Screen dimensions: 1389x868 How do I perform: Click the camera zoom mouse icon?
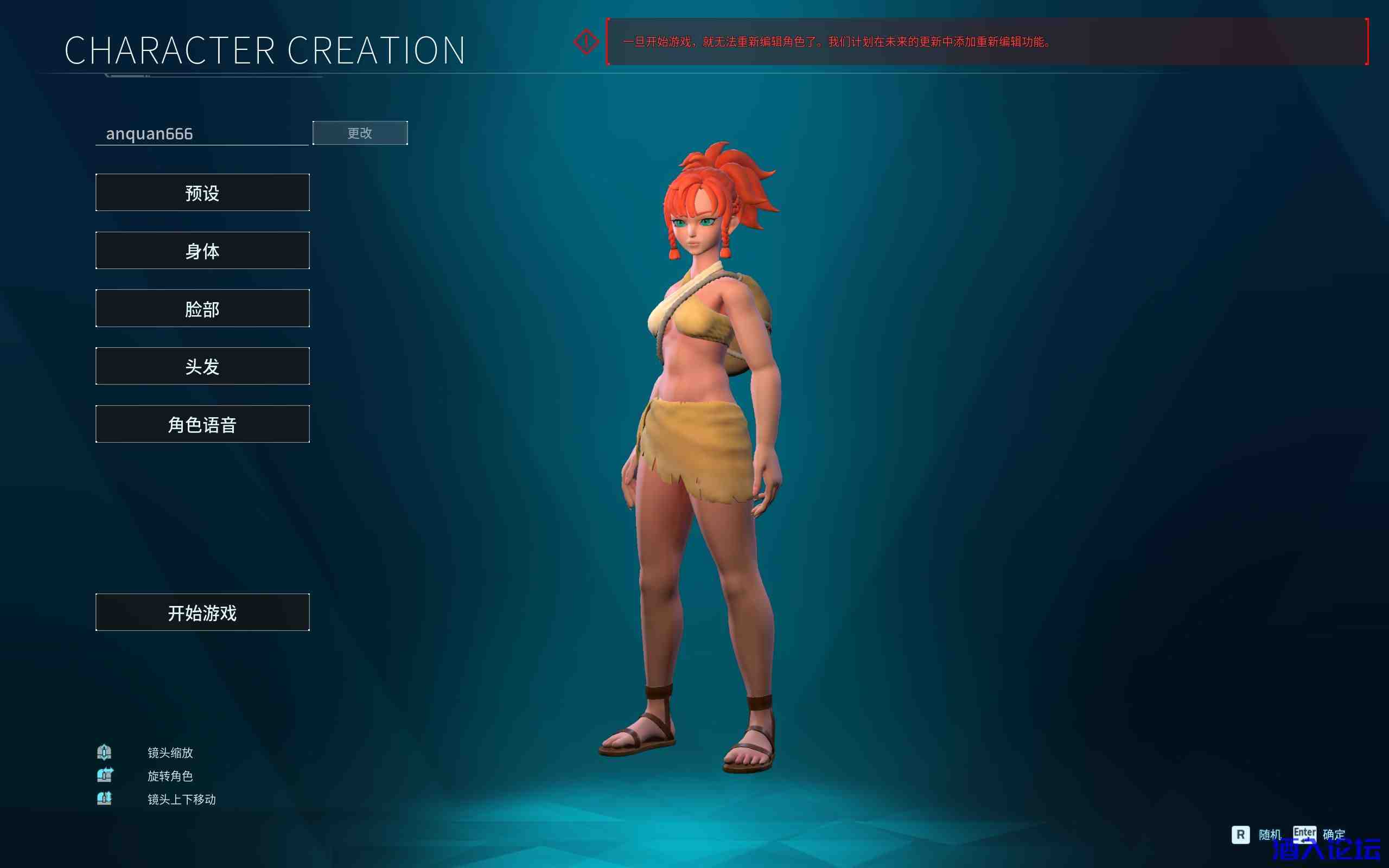[x=104, y=752]
